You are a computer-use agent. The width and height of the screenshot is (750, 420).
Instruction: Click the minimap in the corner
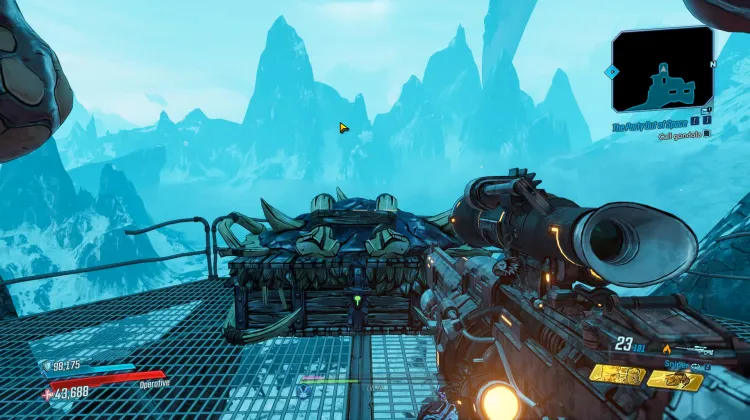click(x=662, y=68)
